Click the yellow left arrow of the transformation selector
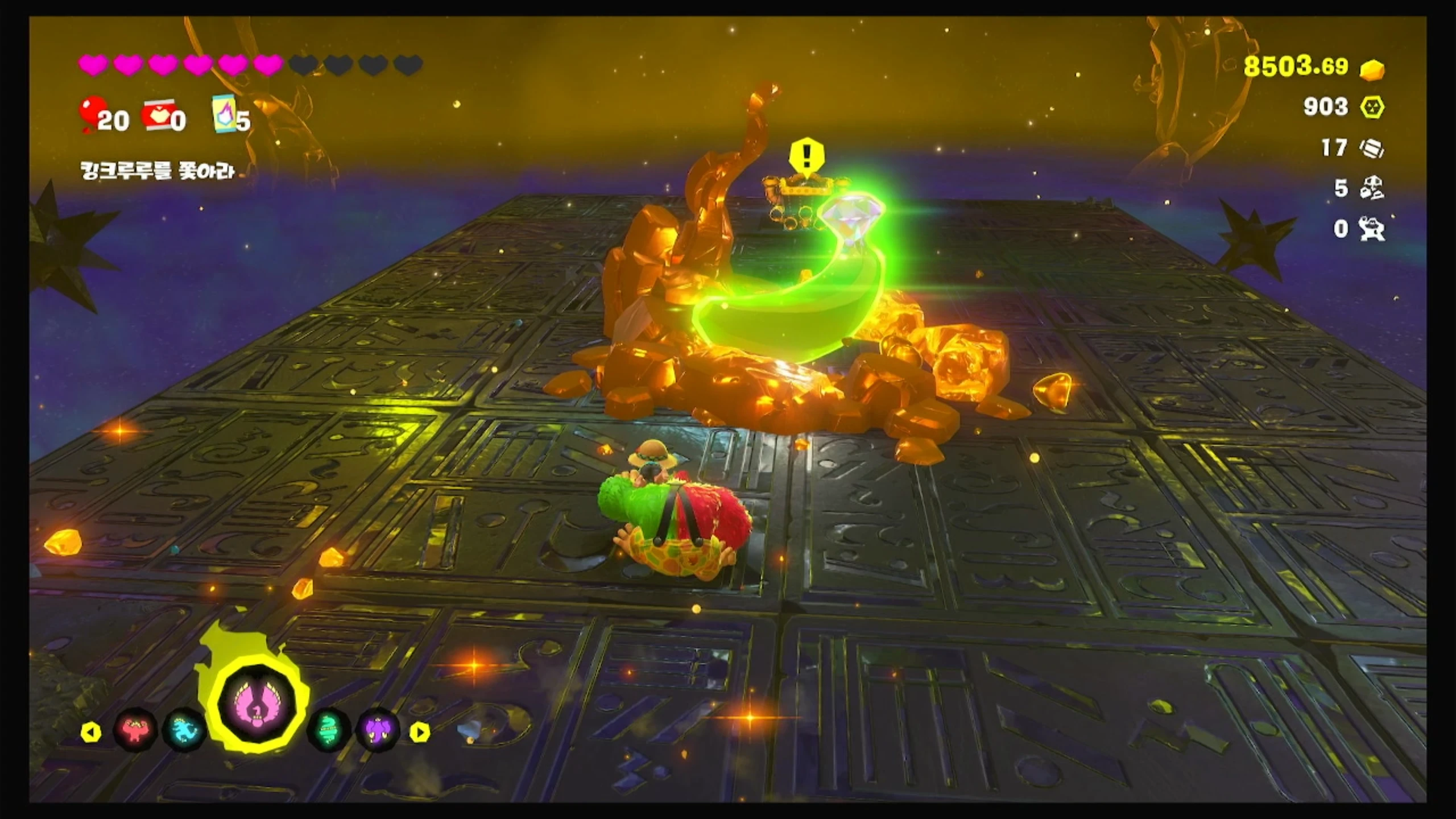1456x819 pixels. 90,732
